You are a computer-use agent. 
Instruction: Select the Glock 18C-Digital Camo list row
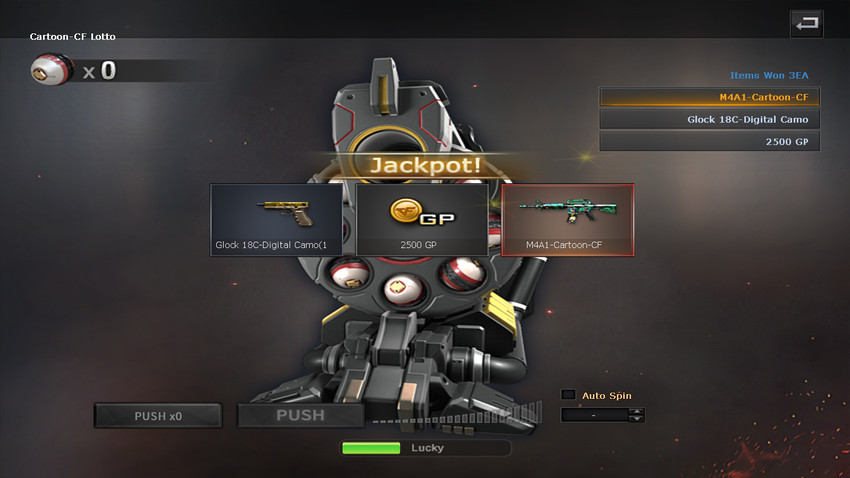click(x=710, y=120)
